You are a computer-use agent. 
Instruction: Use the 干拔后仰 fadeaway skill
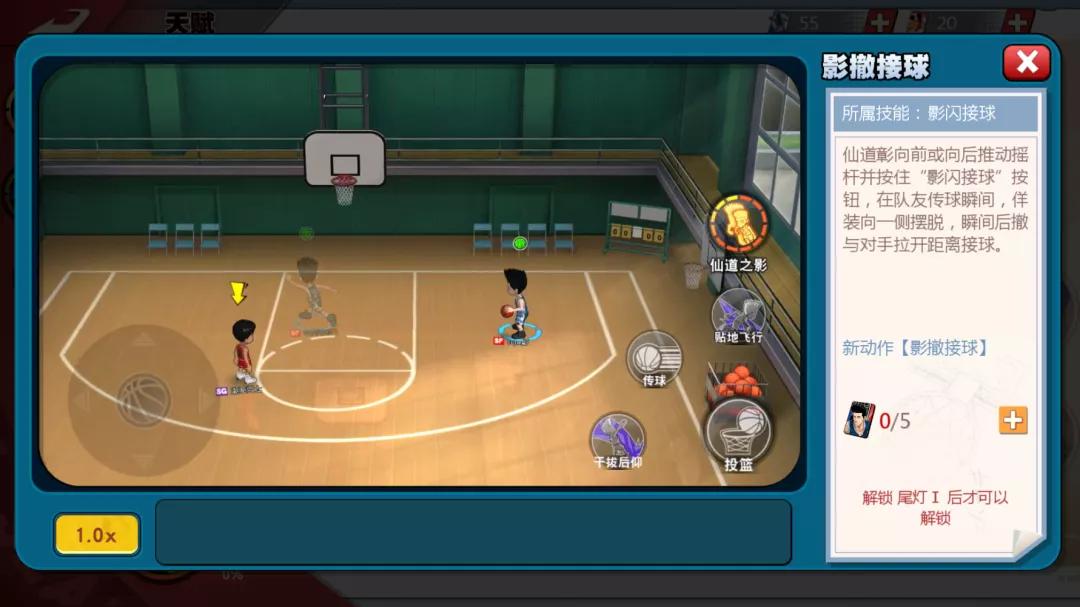point(617,438)
